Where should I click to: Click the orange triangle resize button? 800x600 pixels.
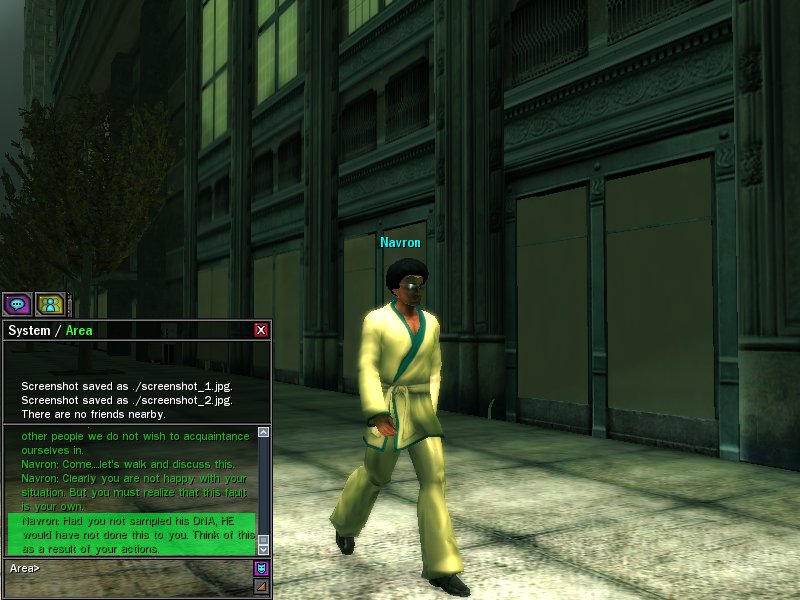coord(263,586)
